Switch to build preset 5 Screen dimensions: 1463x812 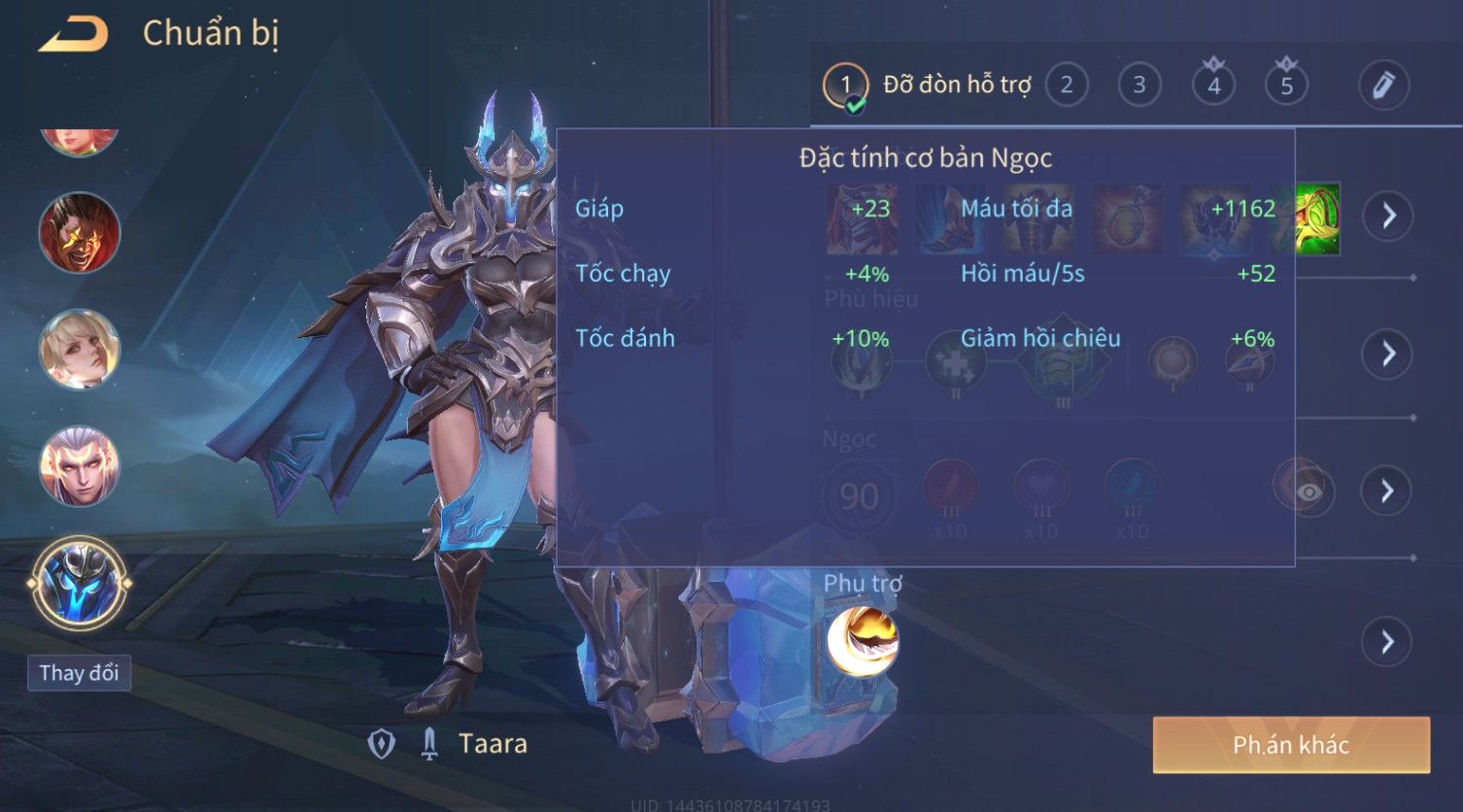1286,85
